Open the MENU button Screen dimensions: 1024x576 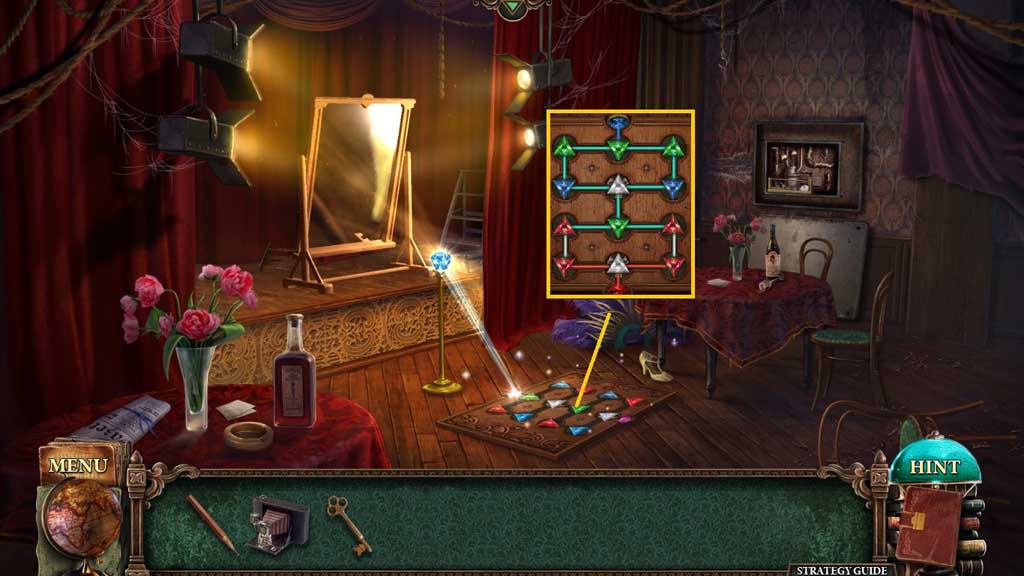(x=77, y=465)
